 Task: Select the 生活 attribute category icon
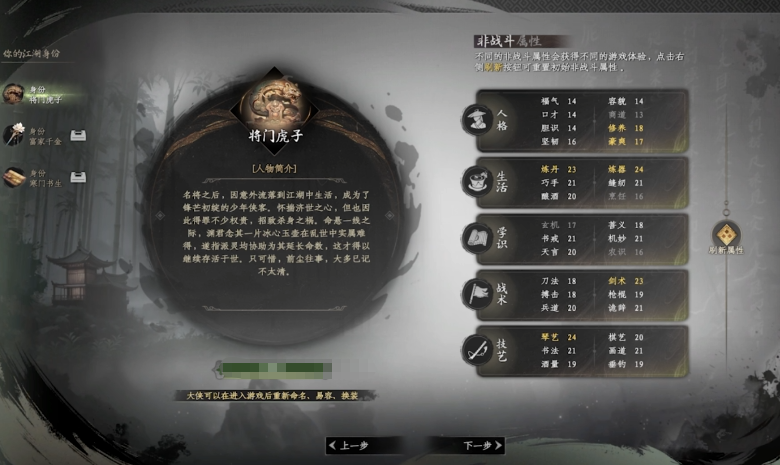coord(475,180)
